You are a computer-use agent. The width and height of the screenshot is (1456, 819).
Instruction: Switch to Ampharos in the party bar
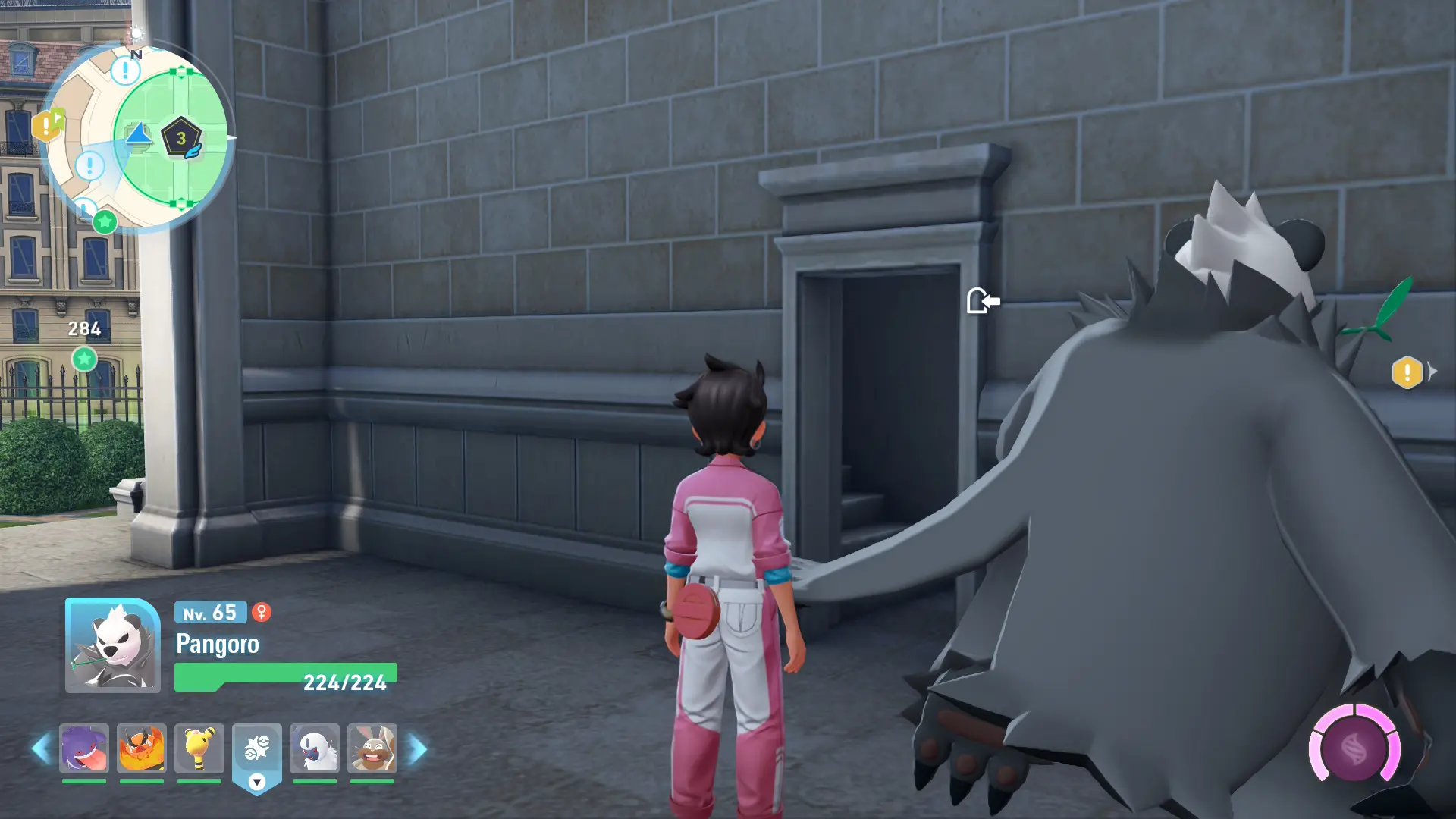(199, 749)
